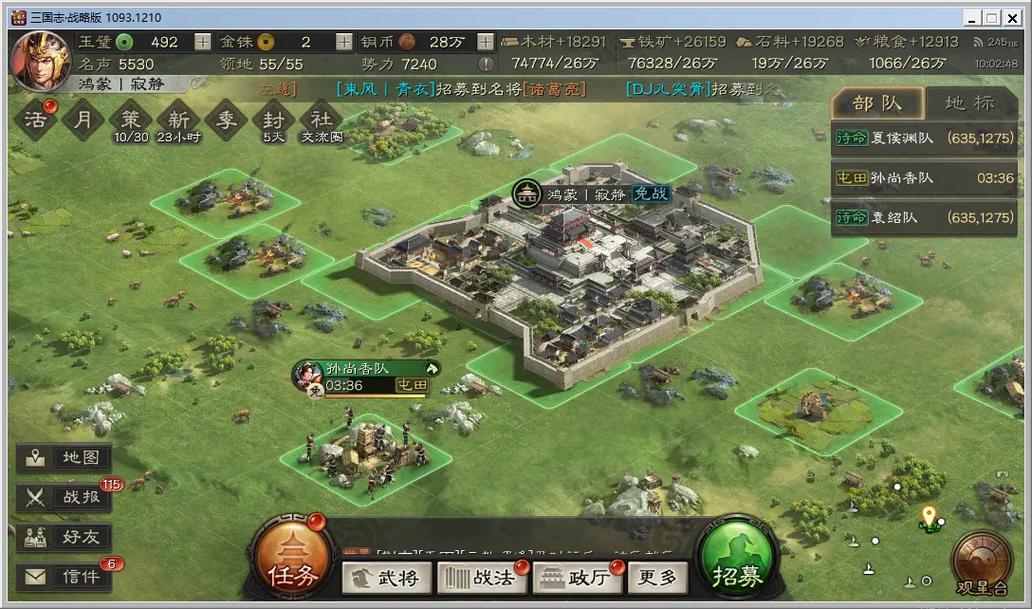This screenshot has width=1032, height=609.
Task: Switch to the 地标 landmarks tab
Action: pos(969,103)
